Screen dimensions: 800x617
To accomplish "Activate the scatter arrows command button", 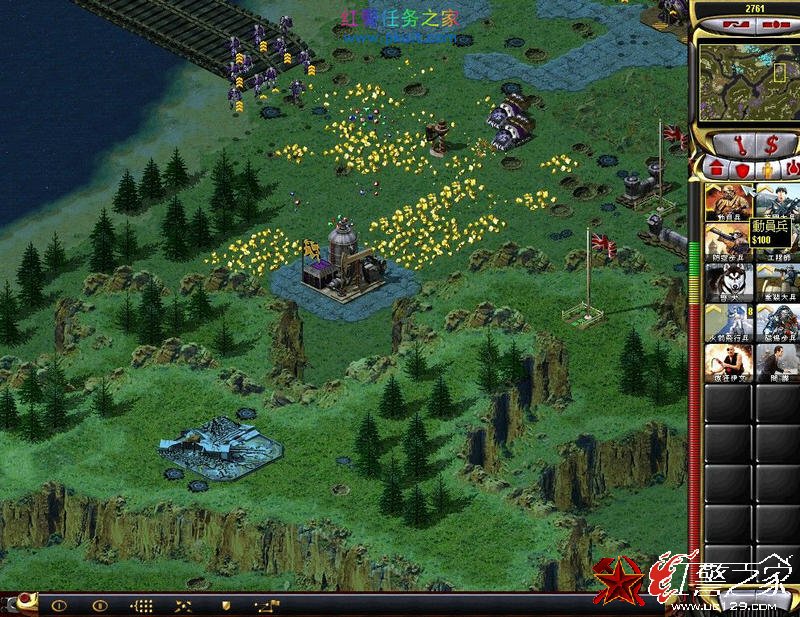I will pos(183,605).
